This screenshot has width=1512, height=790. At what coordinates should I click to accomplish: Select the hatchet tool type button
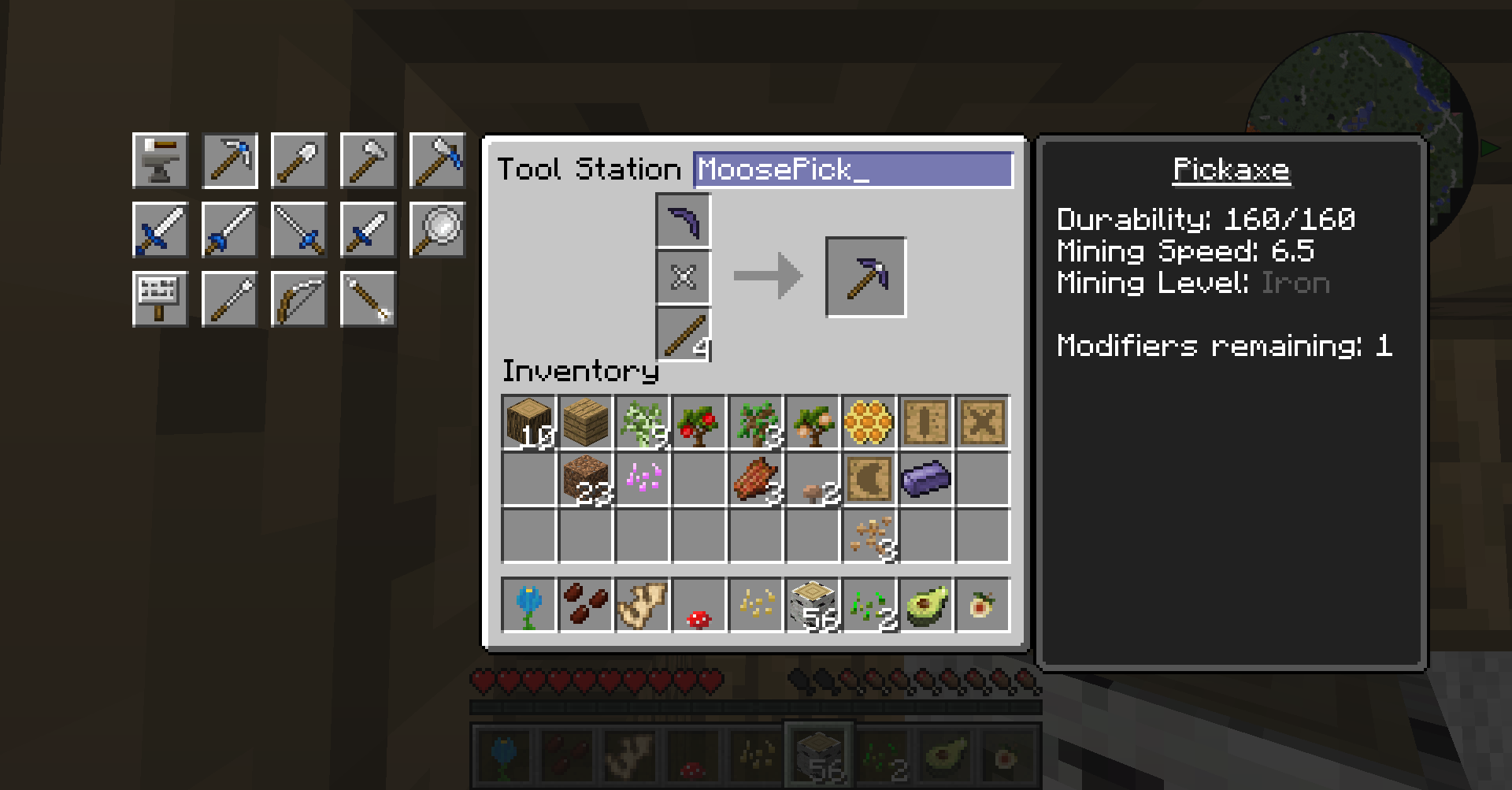pos(368,161)
